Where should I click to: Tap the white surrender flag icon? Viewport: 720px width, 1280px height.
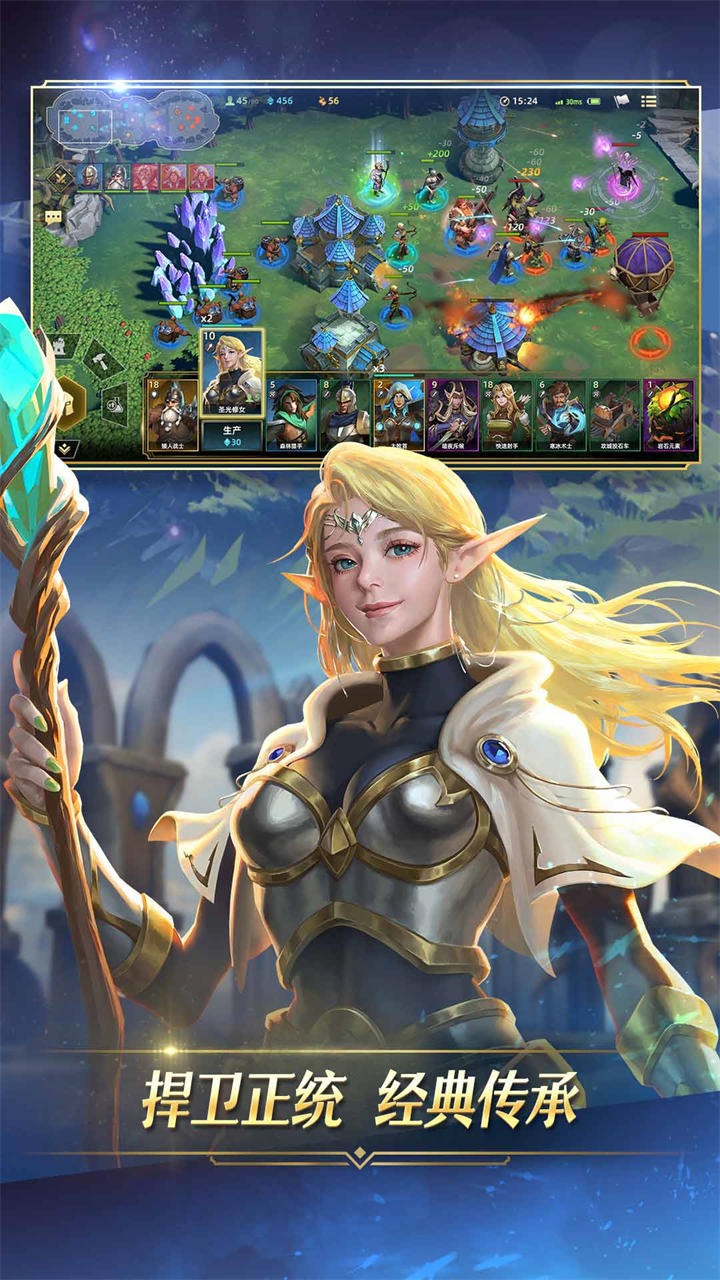(x=620, y=101)
